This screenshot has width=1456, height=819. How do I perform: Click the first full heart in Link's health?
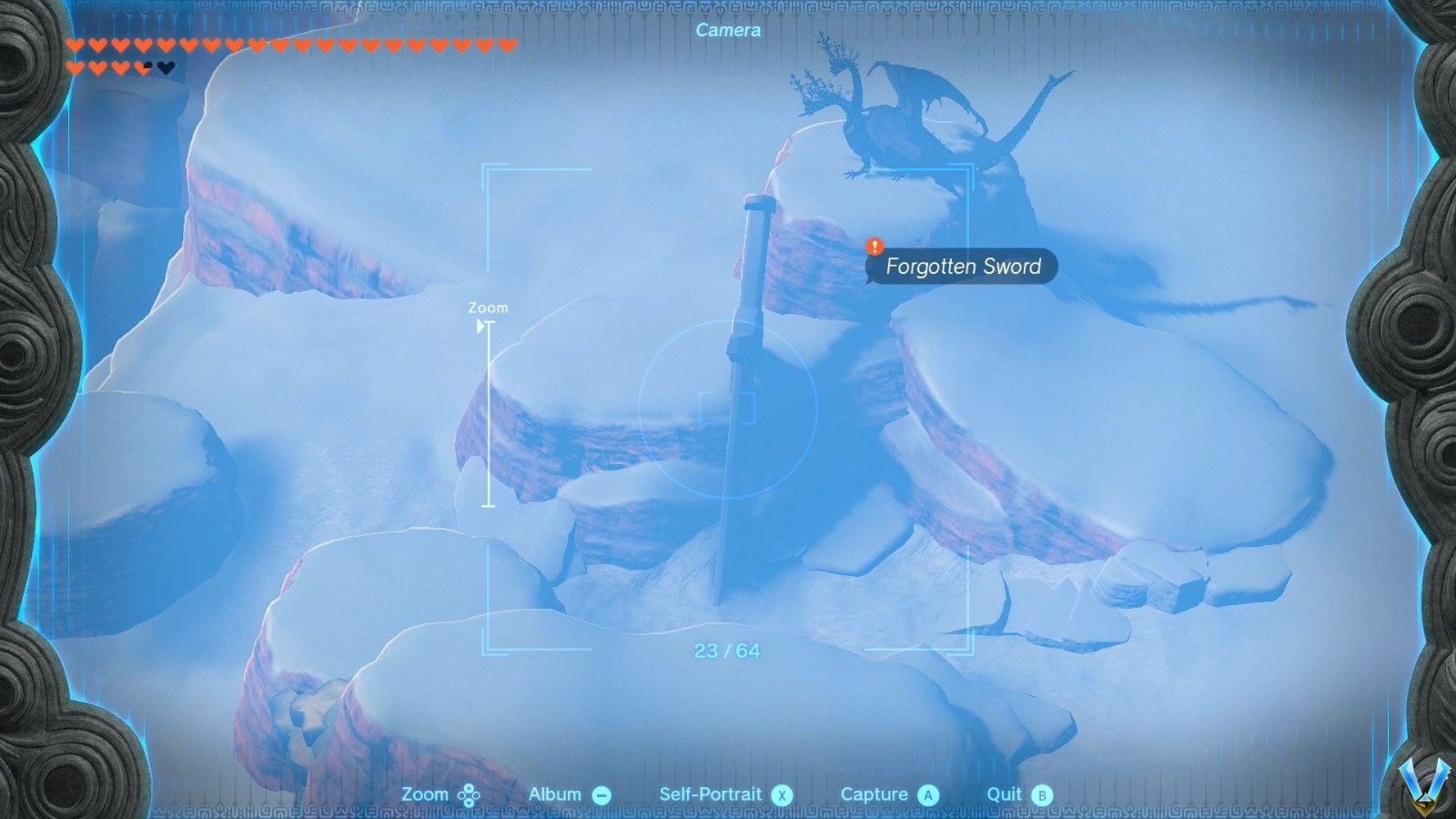coord(76,44)
